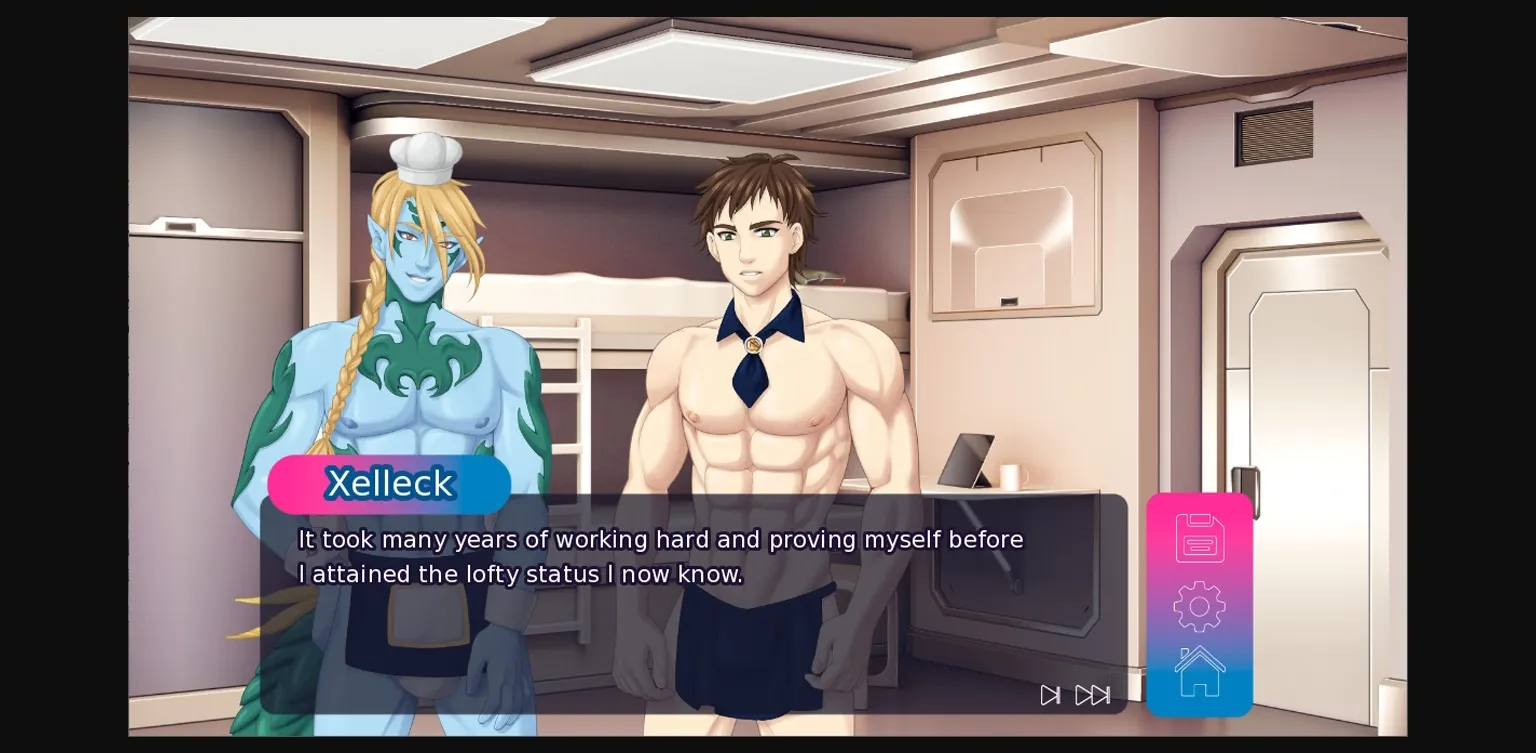Select the gradient quick-menu sidebar panel
Screen dimensions: 1536x753
coord(1198,605)
